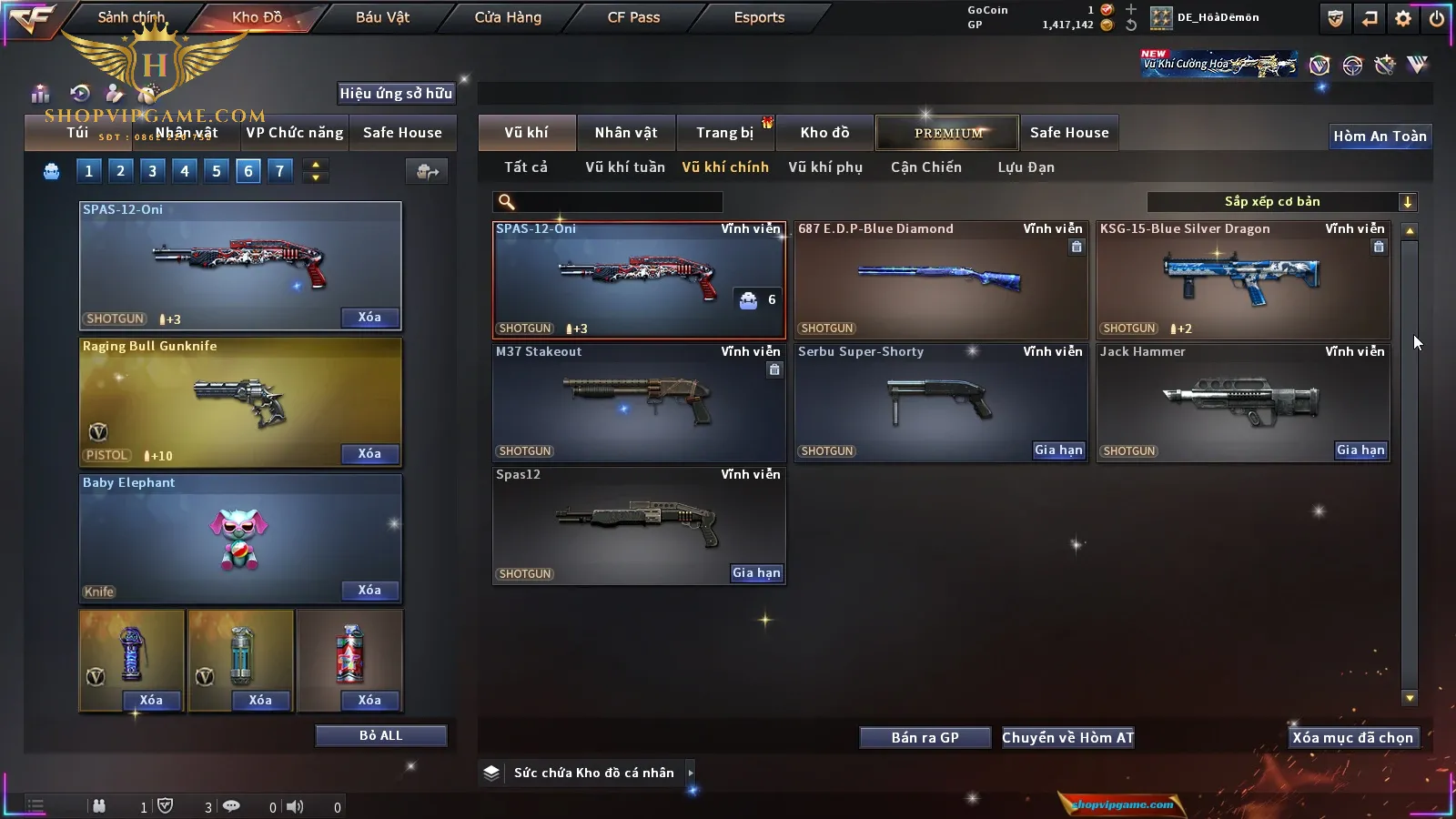
Task: Open the CF Pass menu
Action: coord(633,17)
